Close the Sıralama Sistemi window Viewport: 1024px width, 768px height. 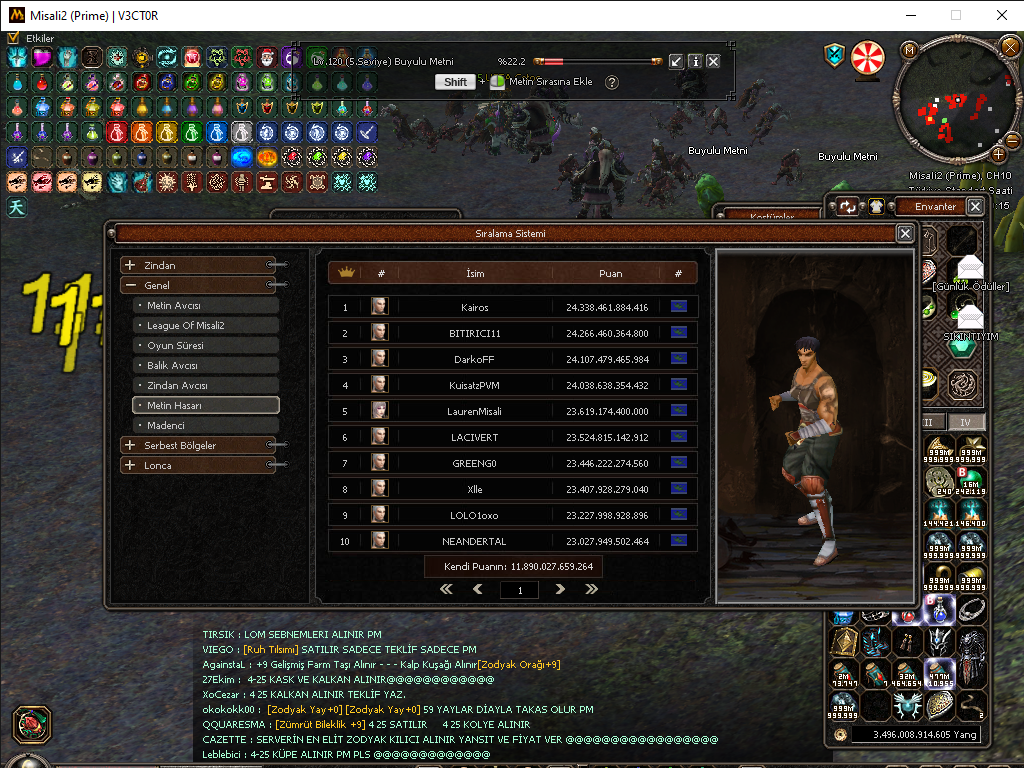point(905,233)
